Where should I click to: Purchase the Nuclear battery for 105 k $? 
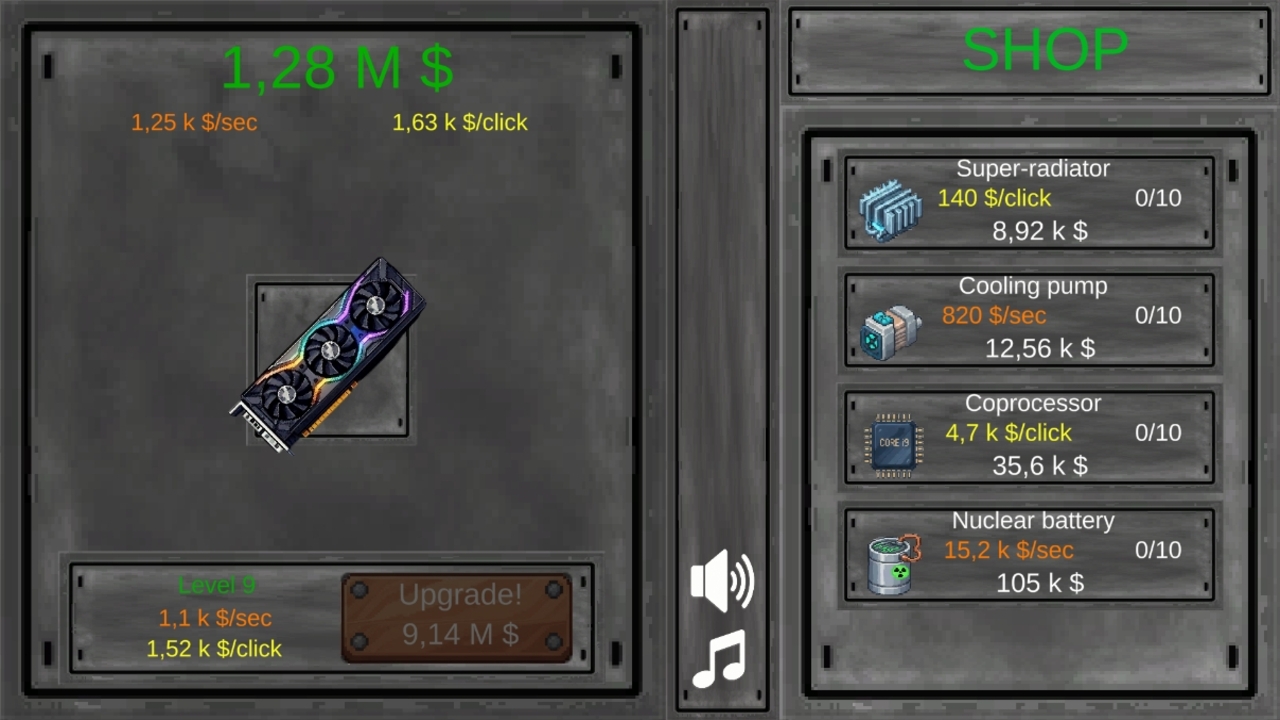(1030, 552)
